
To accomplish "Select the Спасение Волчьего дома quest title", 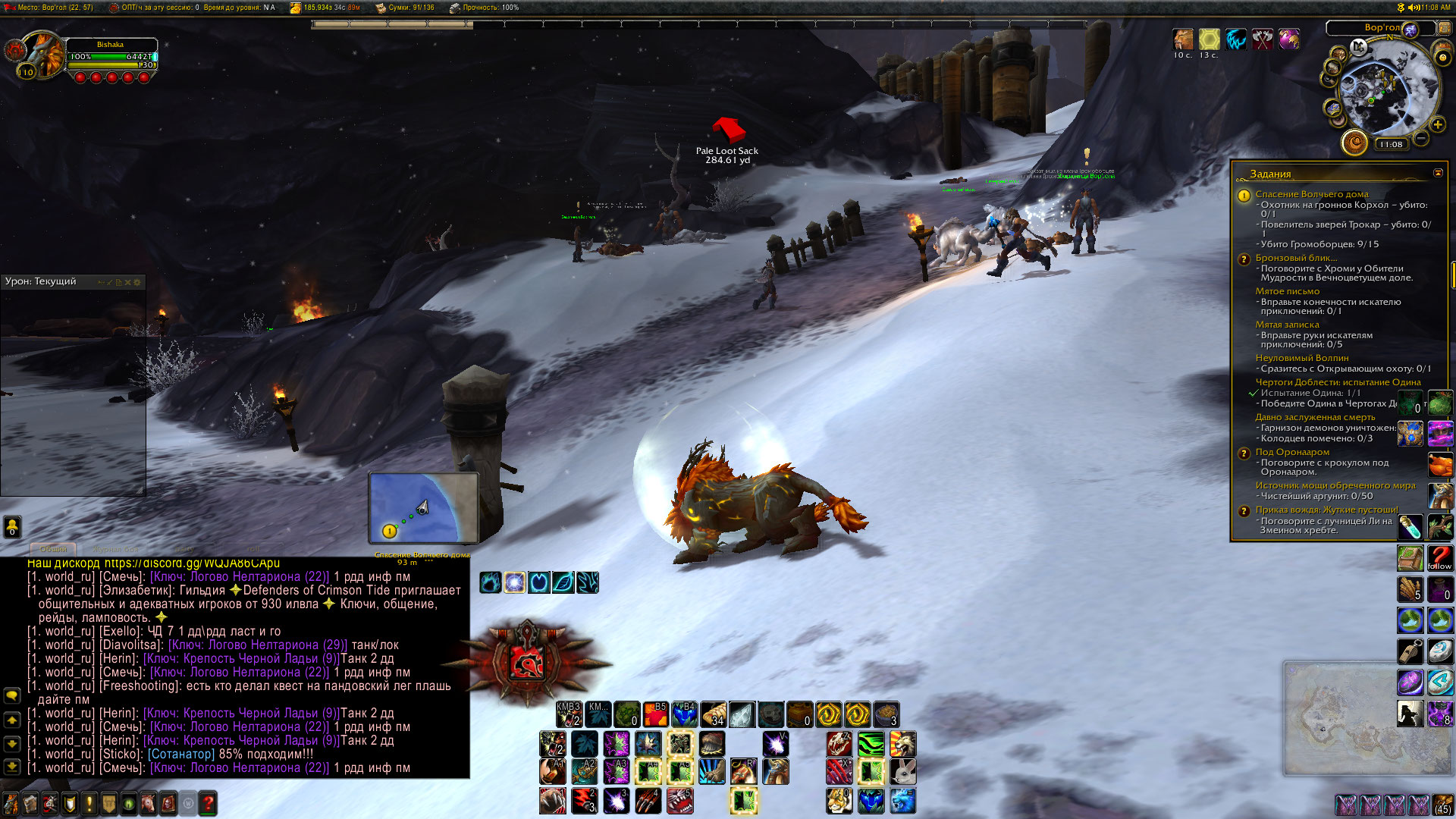I will [1311, 194].
